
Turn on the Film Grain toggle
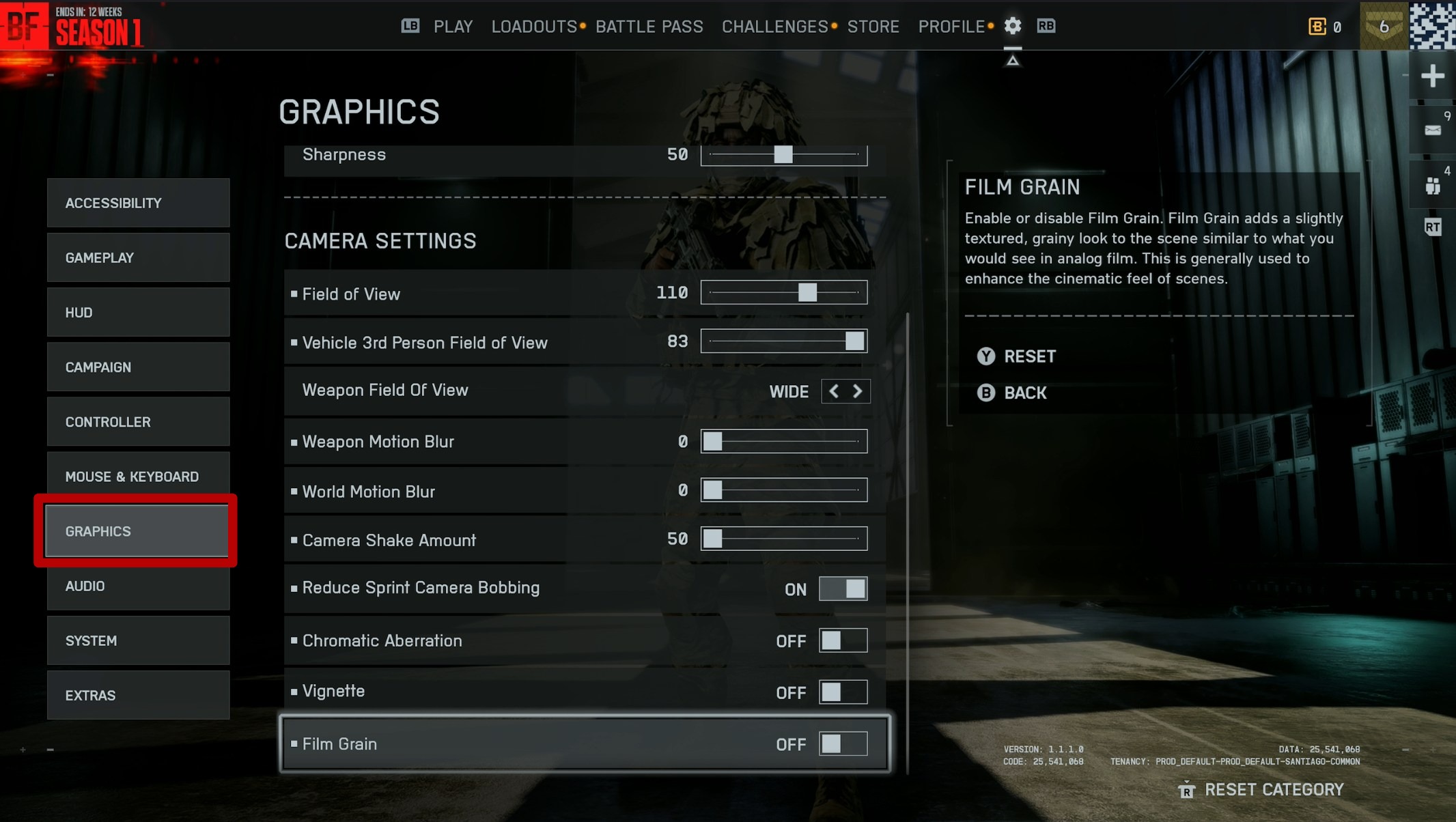coord(843,744)
